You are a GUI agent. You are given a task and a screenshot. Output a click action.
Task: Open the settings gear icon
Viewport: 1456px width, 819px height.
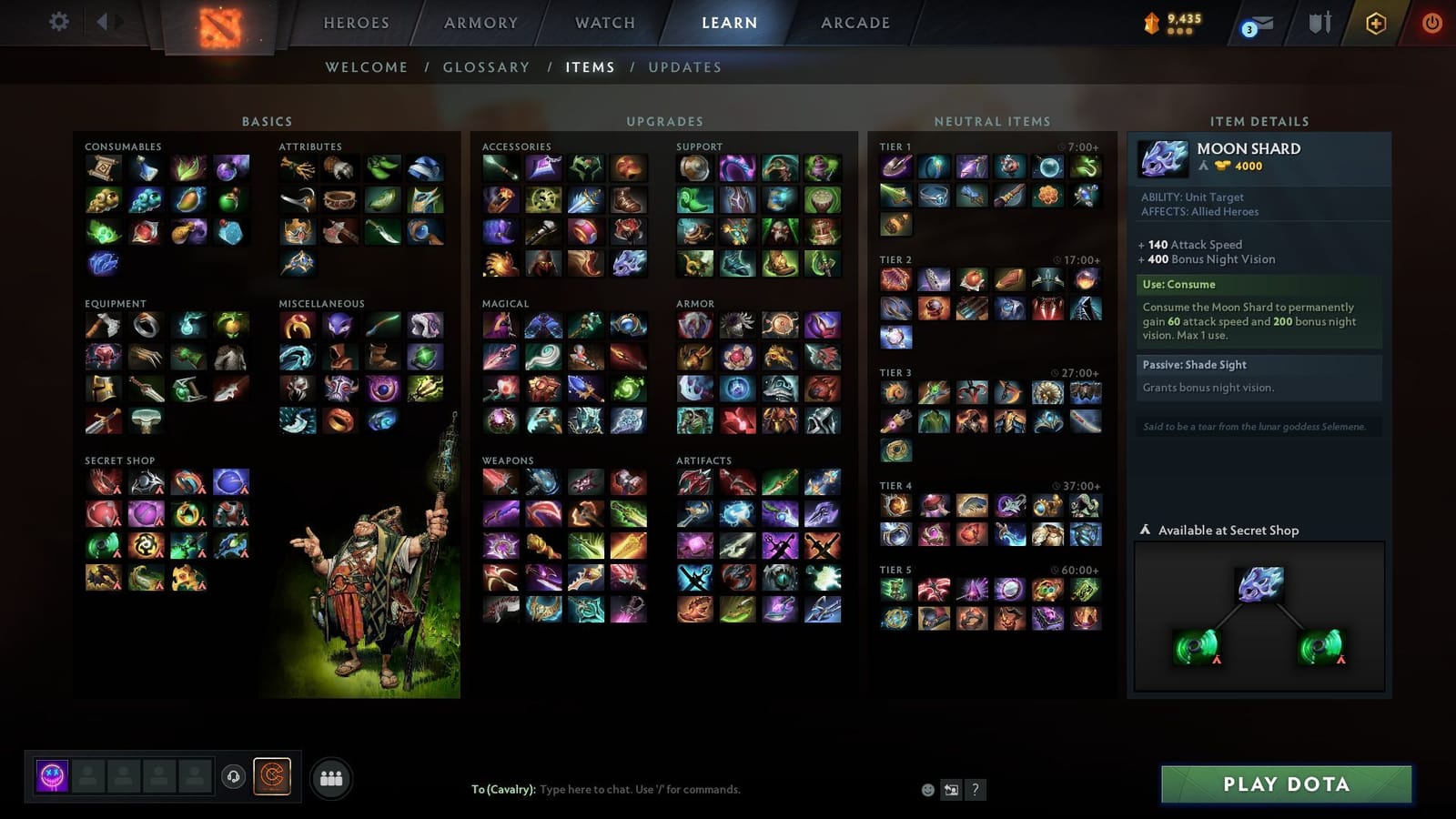pyautogui.click(x=58, y=22)
